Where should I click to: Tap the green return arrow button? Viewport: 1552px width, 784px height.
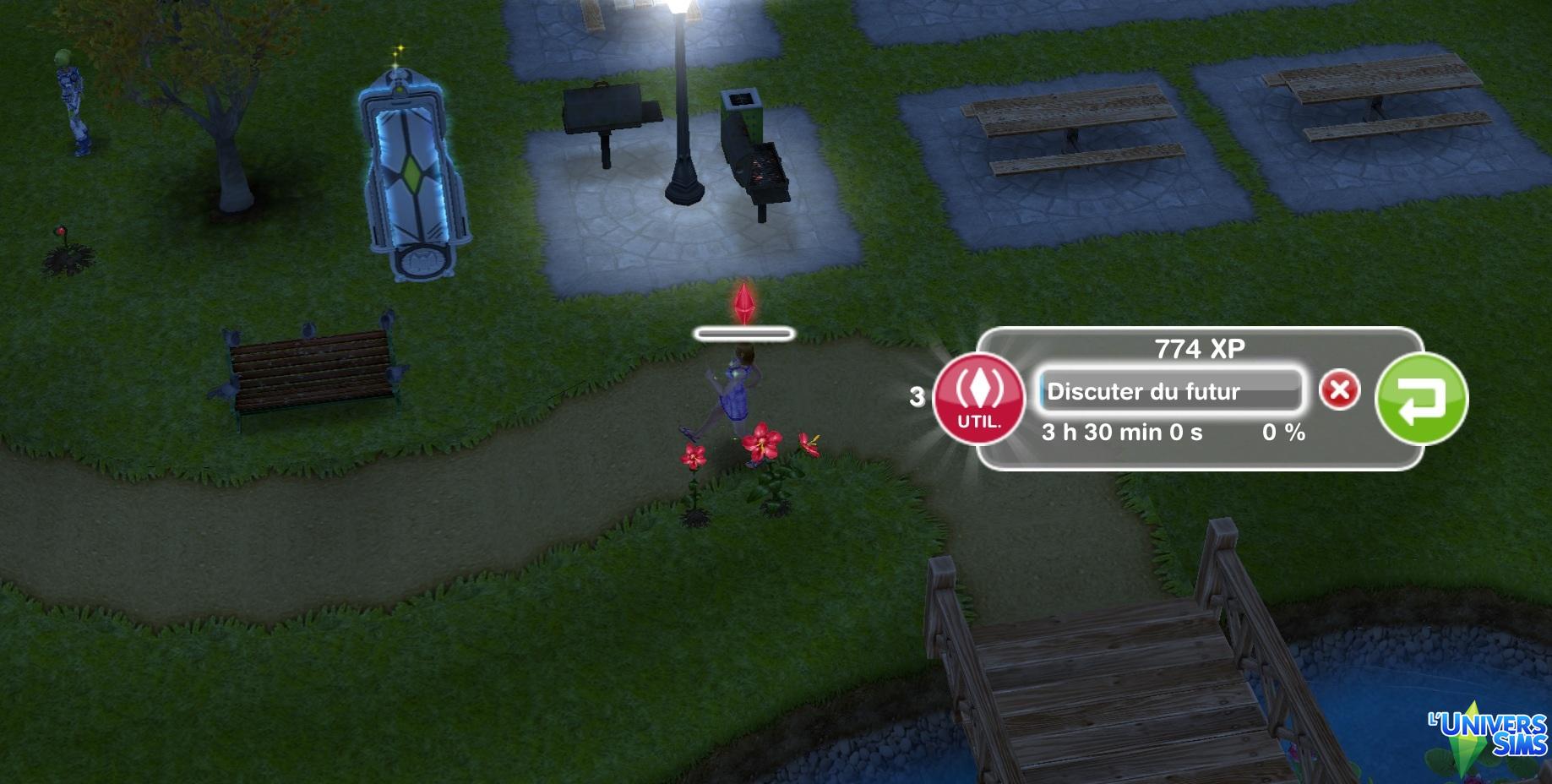pos(1421,399)
